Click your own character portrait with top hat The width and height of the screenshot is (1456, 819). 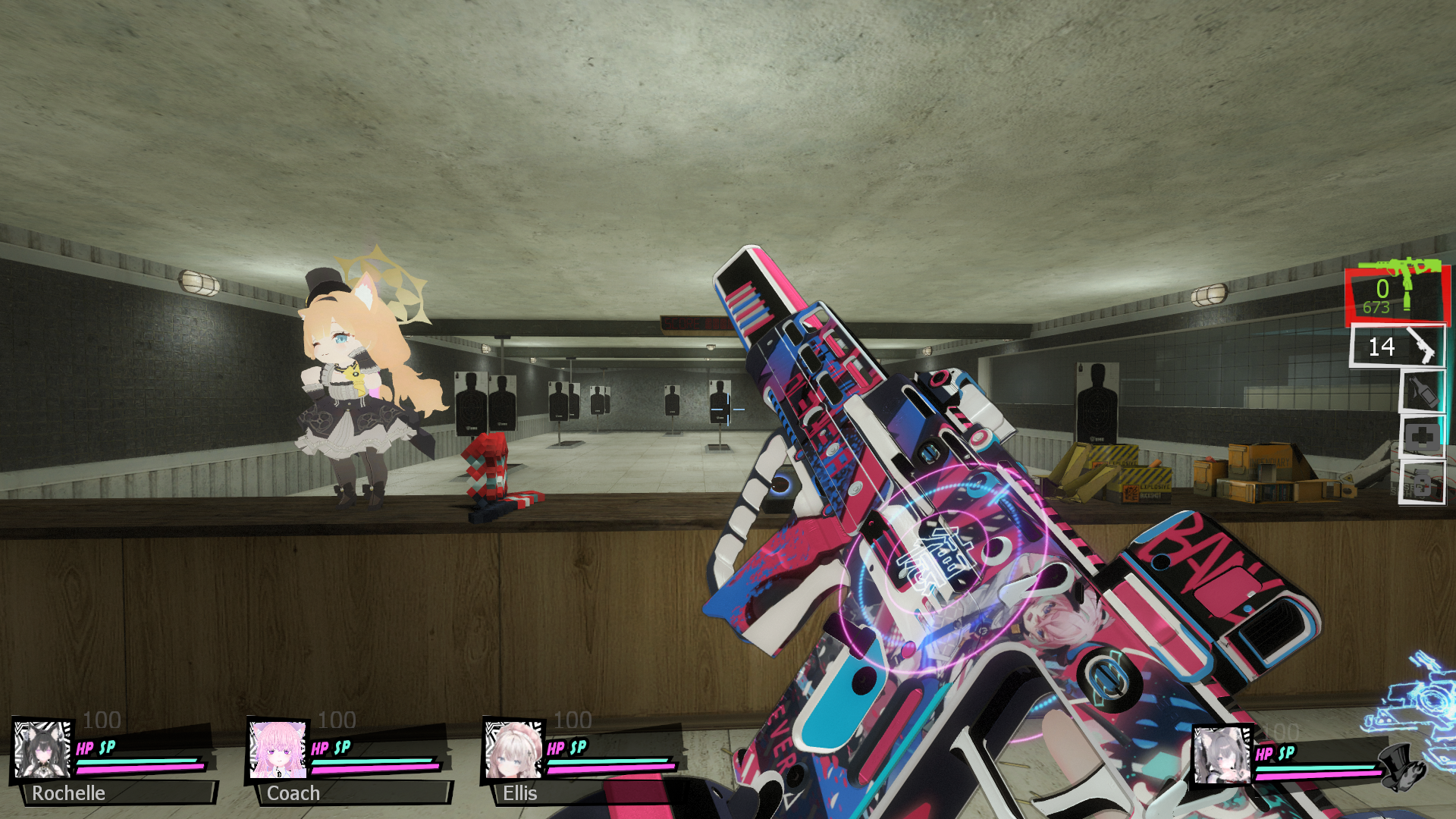[1222, 755]
